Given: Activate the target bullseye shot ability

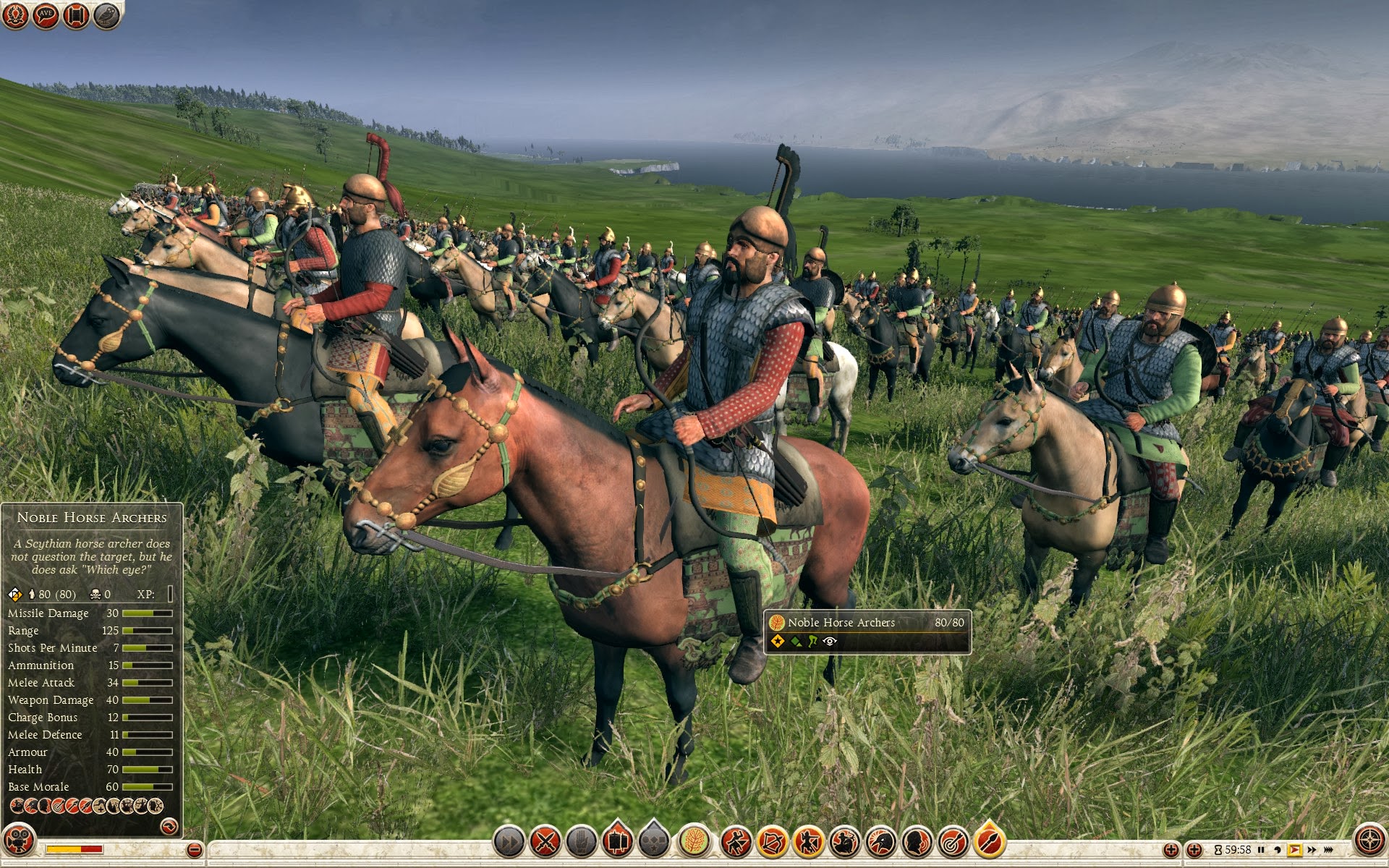Looking at the screenshot, I should [x=953, y=842].
